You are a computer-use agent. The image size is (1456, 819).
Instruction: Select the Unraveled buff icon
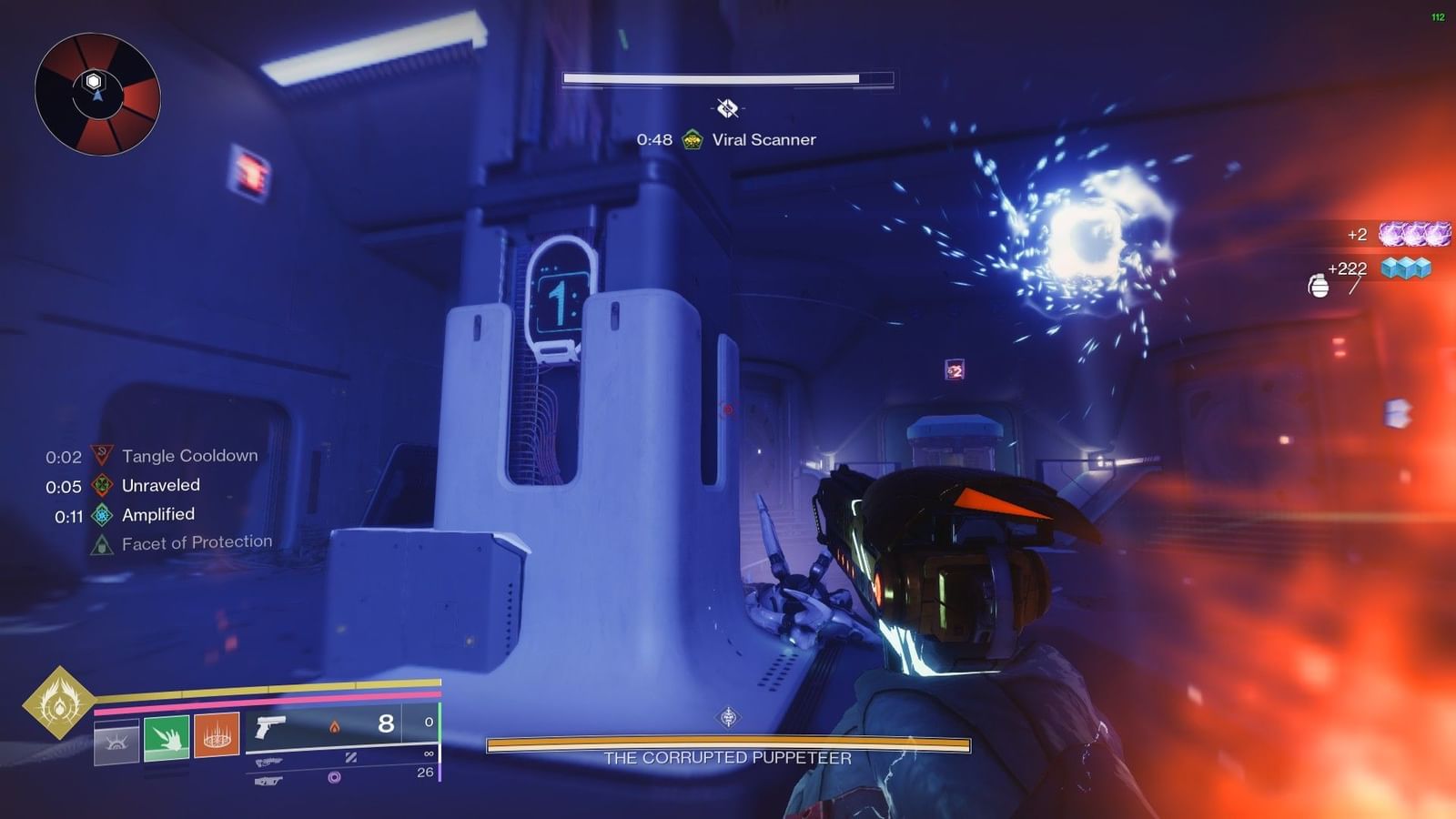pos(100,485)
